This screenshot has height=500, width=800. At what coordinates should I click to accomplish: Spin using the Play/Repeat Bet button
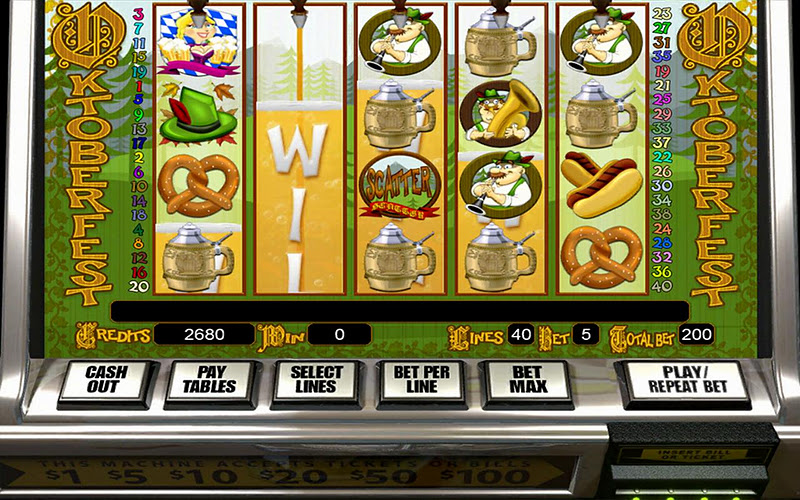click(685, 381)
